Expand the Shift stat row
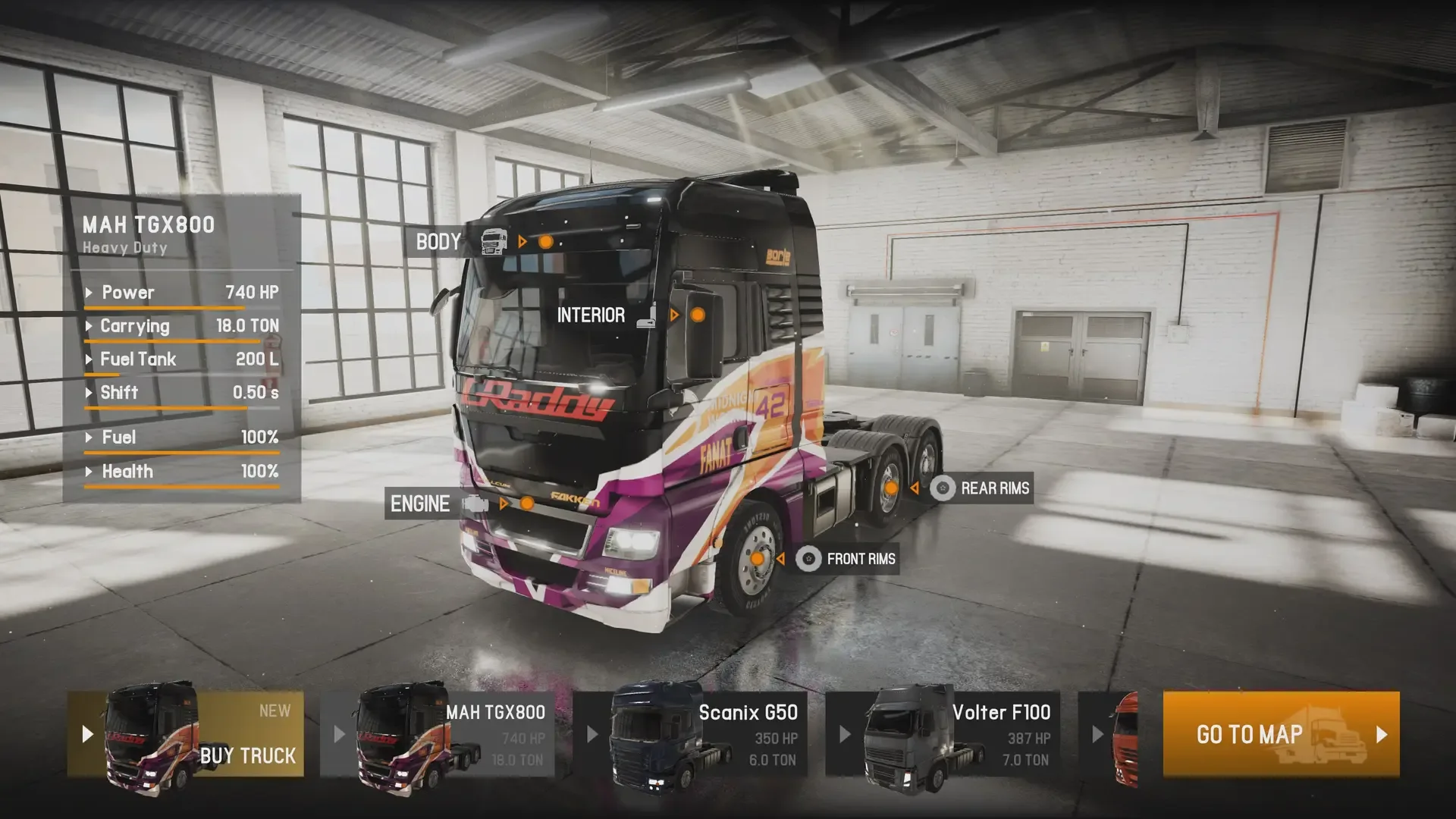Viewport: 1456px width, 819px height. point(182,393)
